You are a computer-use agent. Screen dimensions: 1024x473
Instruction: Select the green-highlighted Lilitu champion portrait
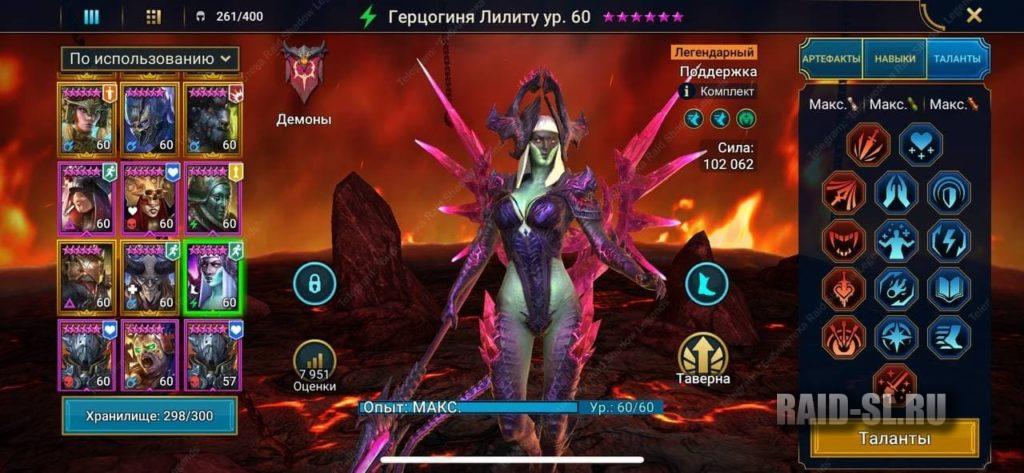click(212, 278)
